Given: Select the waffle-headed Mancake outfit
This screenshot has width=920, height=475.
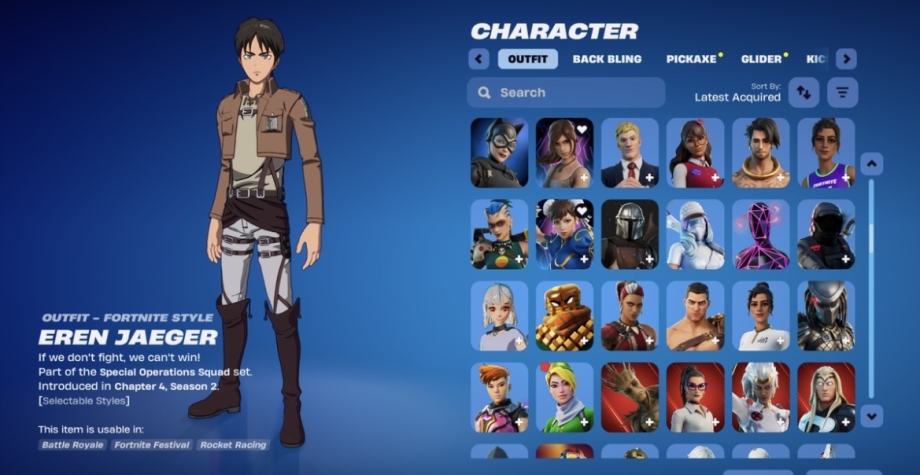Looking at the screenshot, I should pyautogui.click(x=564, y=315).
